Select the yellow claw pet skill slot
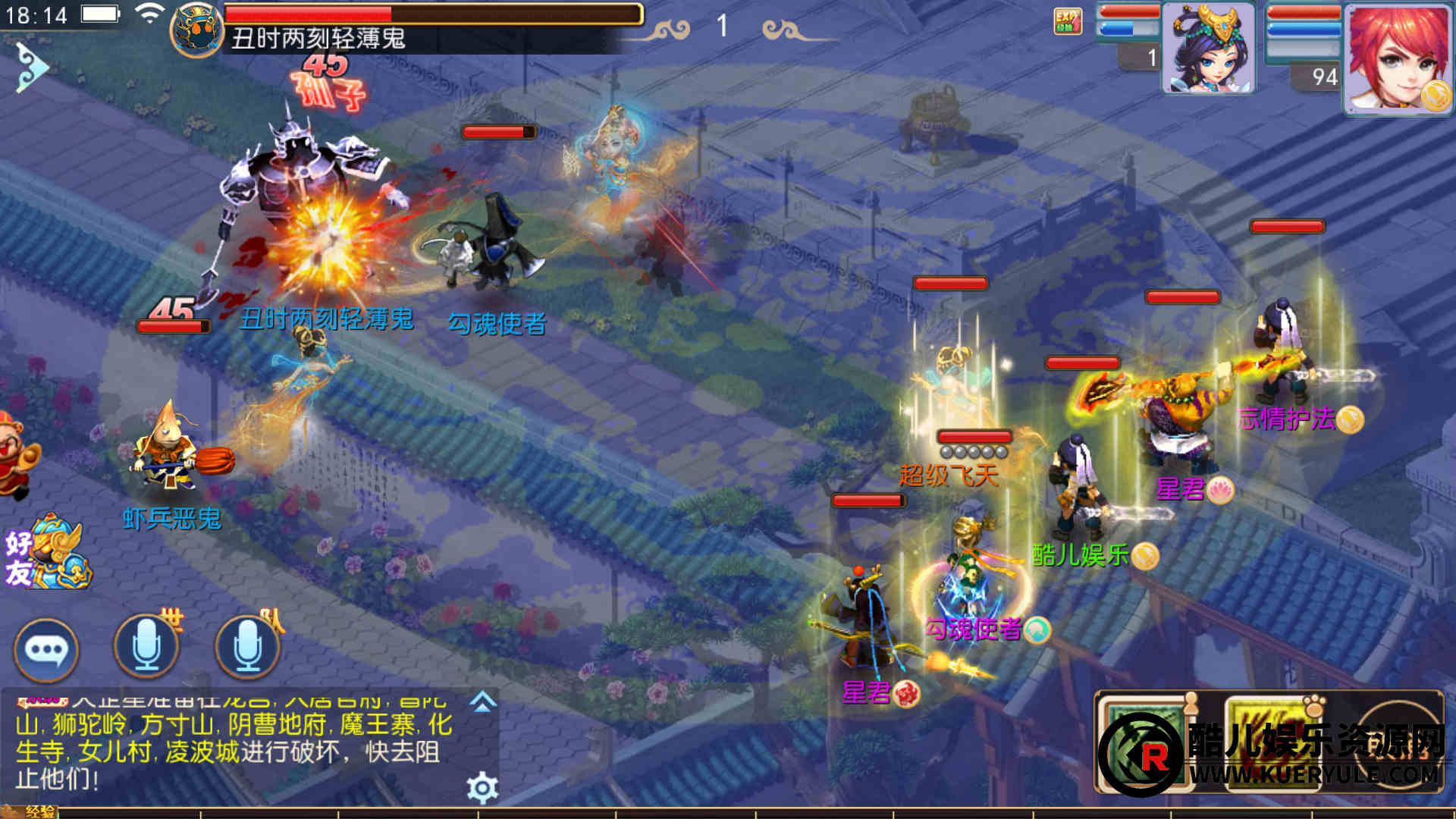 (x=1272, y=743)
